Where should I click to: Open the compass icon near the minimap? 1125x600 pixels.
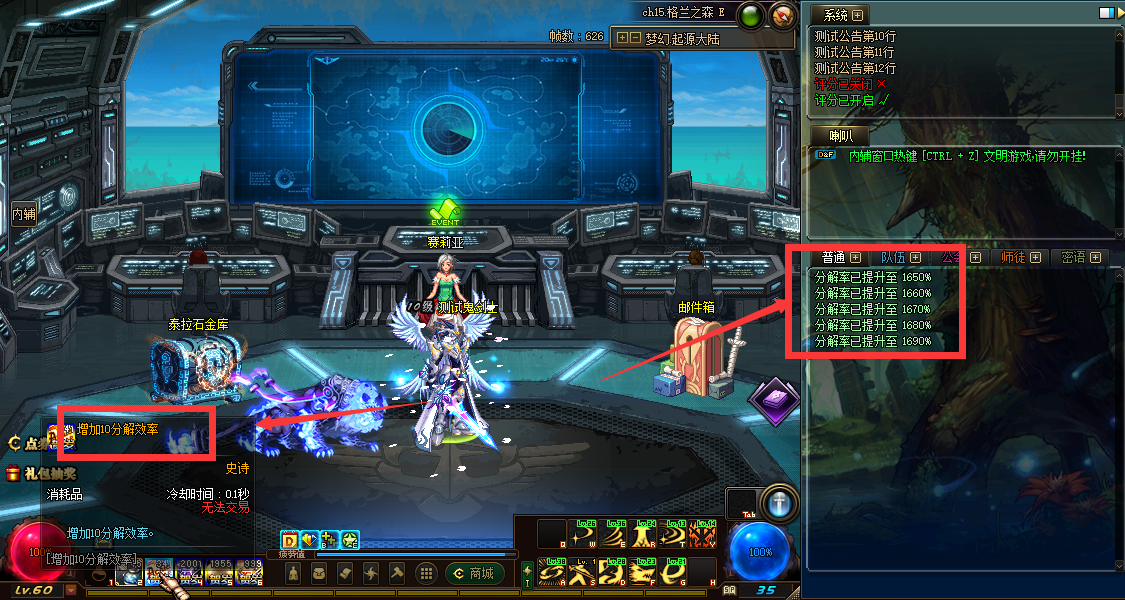point(784,16)
